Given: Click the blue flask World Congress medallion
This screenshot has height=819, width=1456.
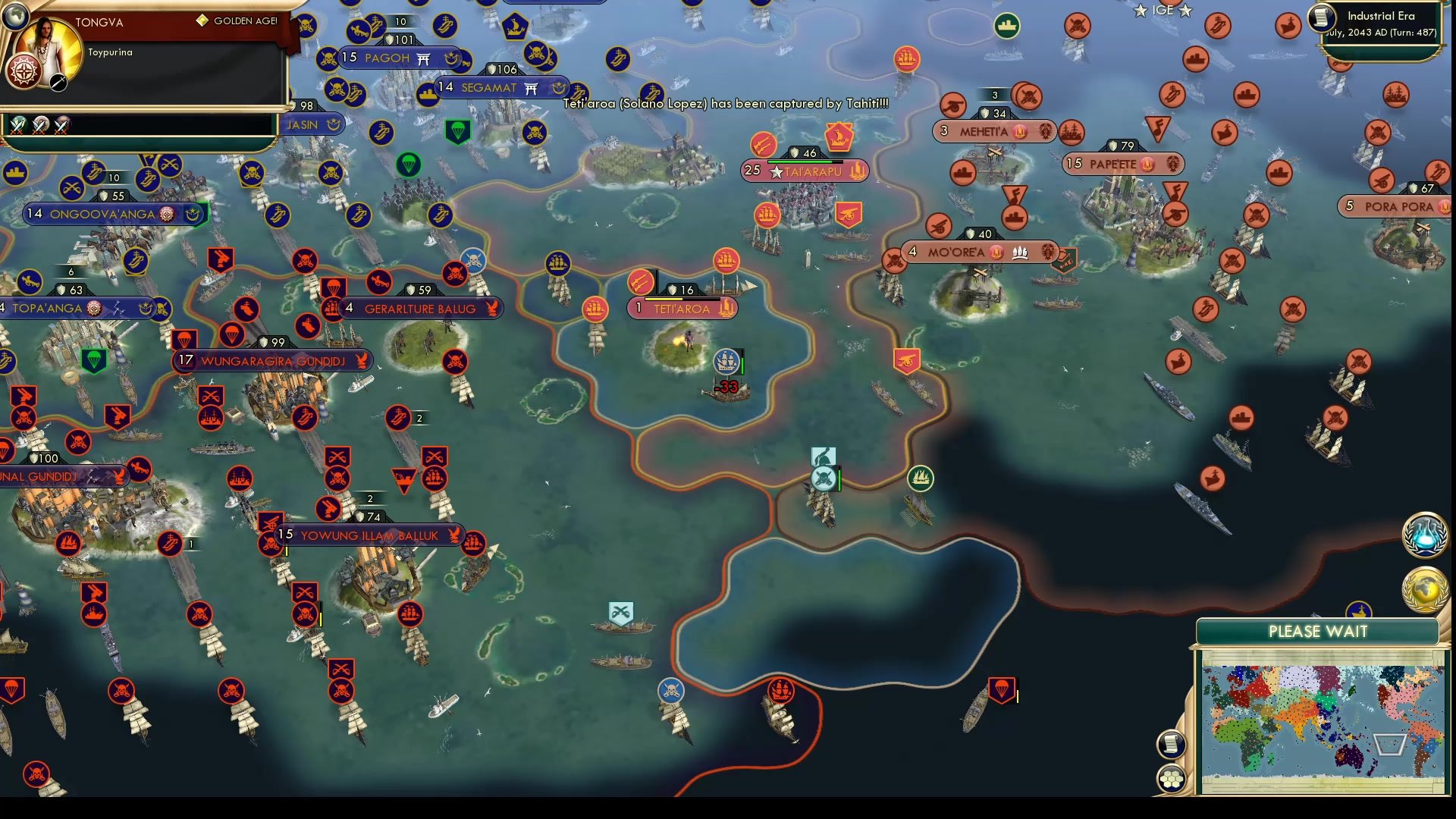Looking at the screenshot, I should tap(1425, 533).
